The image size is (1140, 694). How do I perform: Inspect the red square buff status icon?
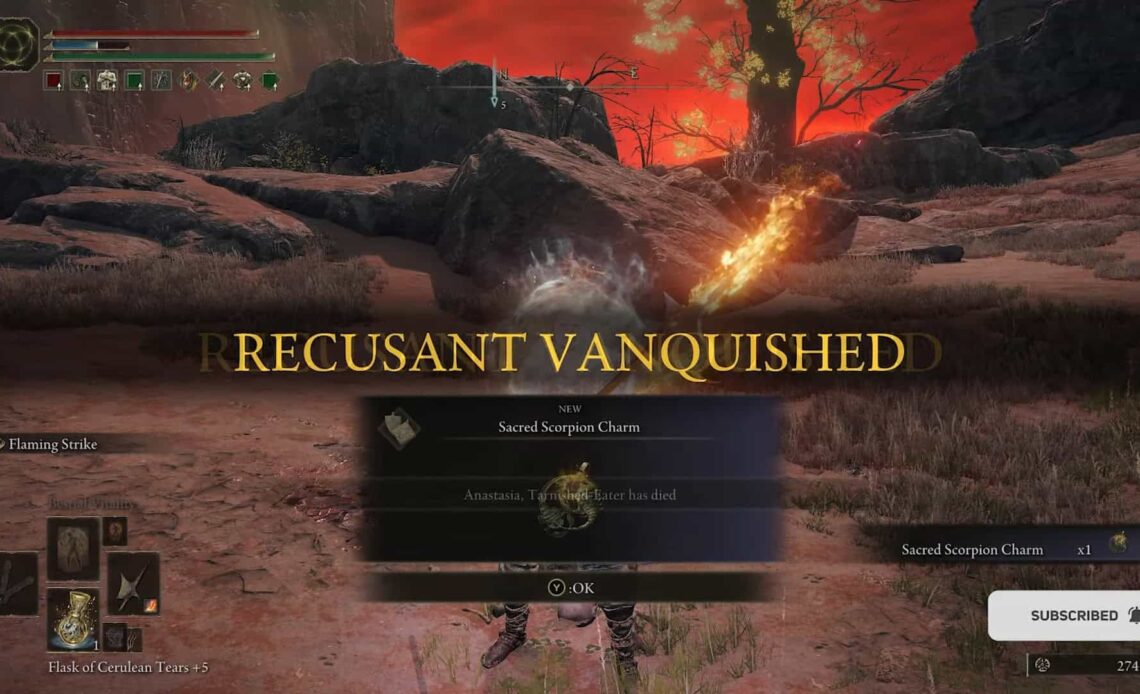53,81
